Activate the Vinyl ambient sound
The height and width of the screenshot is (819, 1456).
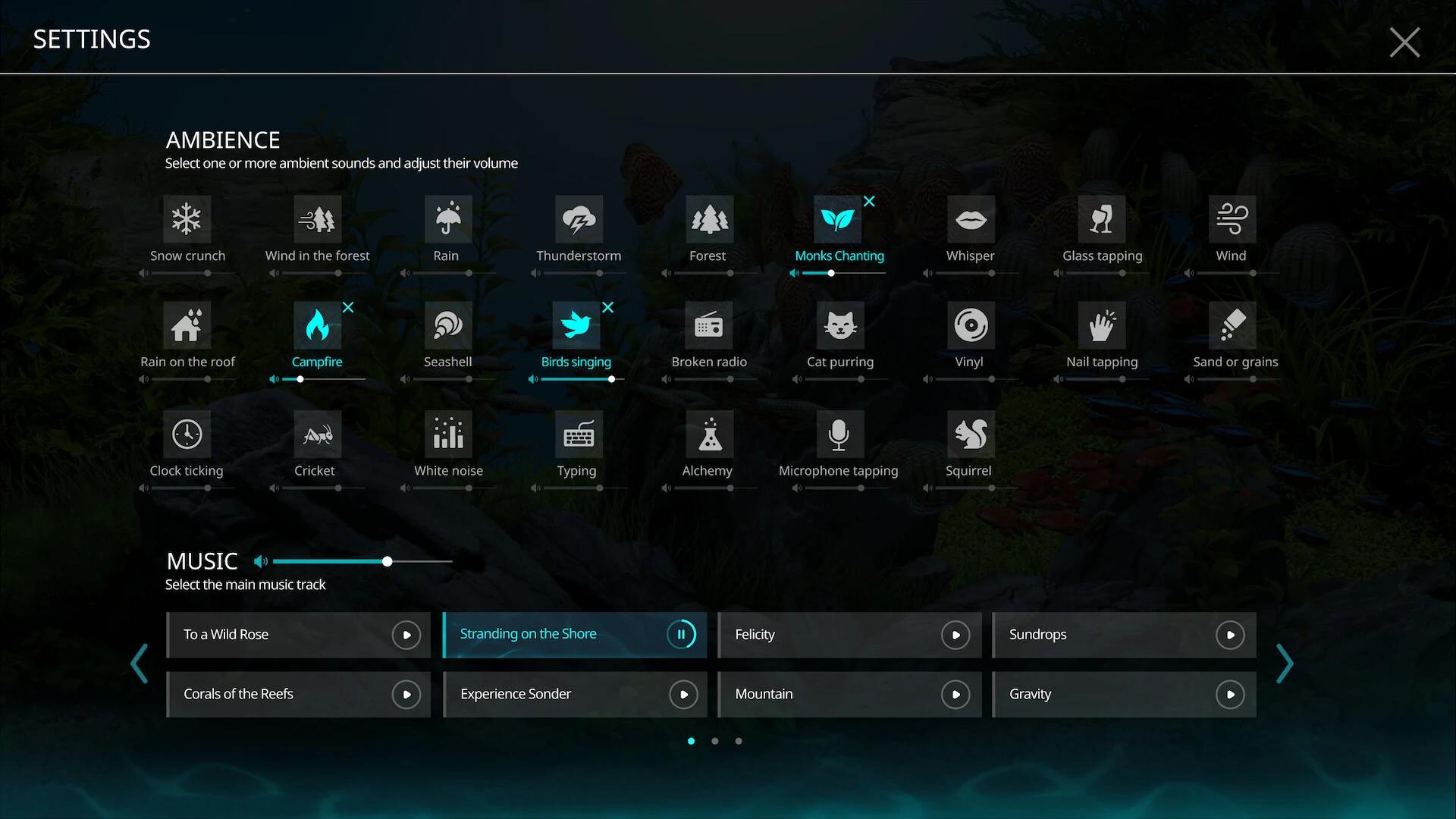(969, 326)
